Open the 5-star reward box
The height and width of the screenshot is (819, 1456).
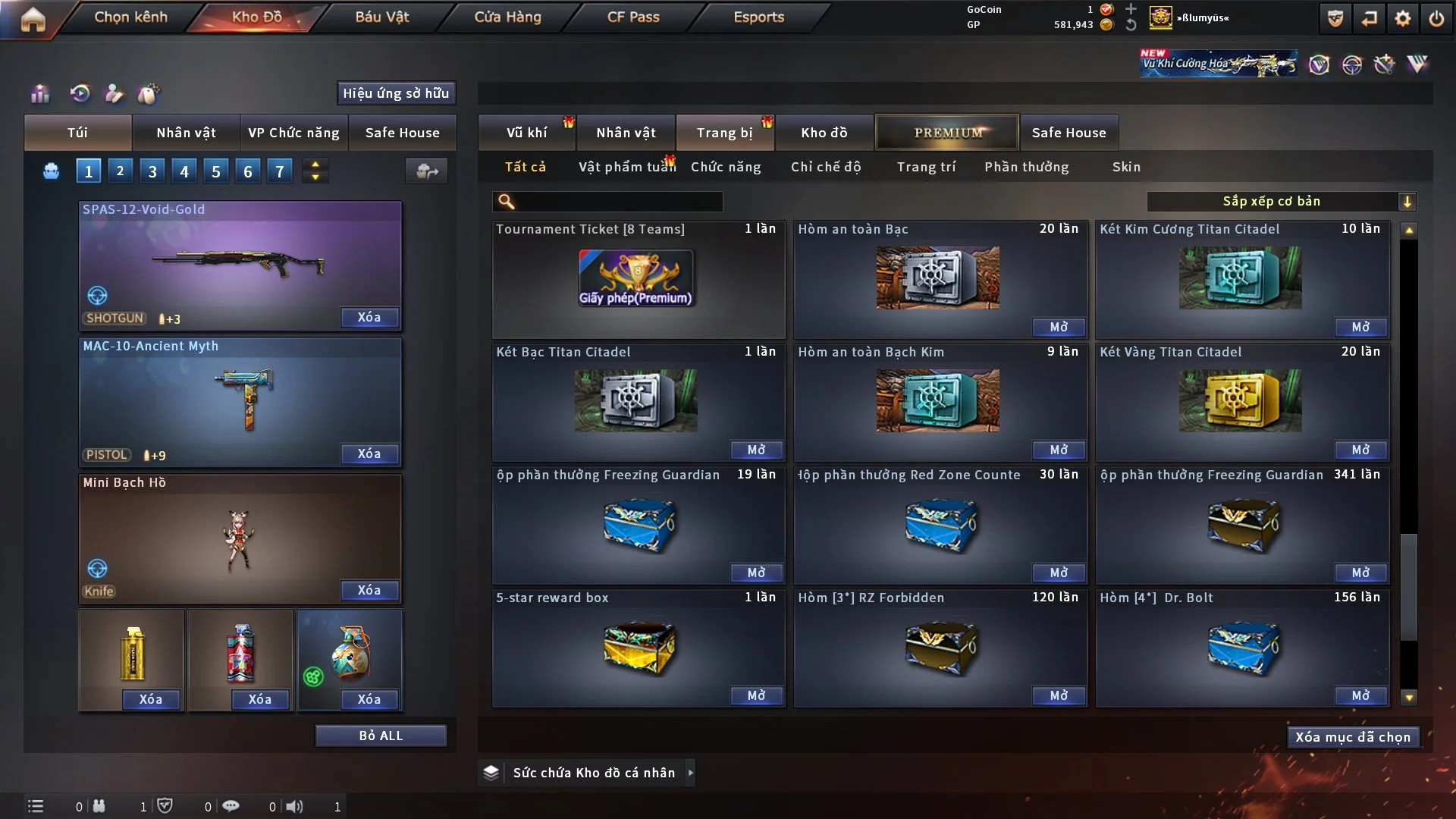pos(756,695)
